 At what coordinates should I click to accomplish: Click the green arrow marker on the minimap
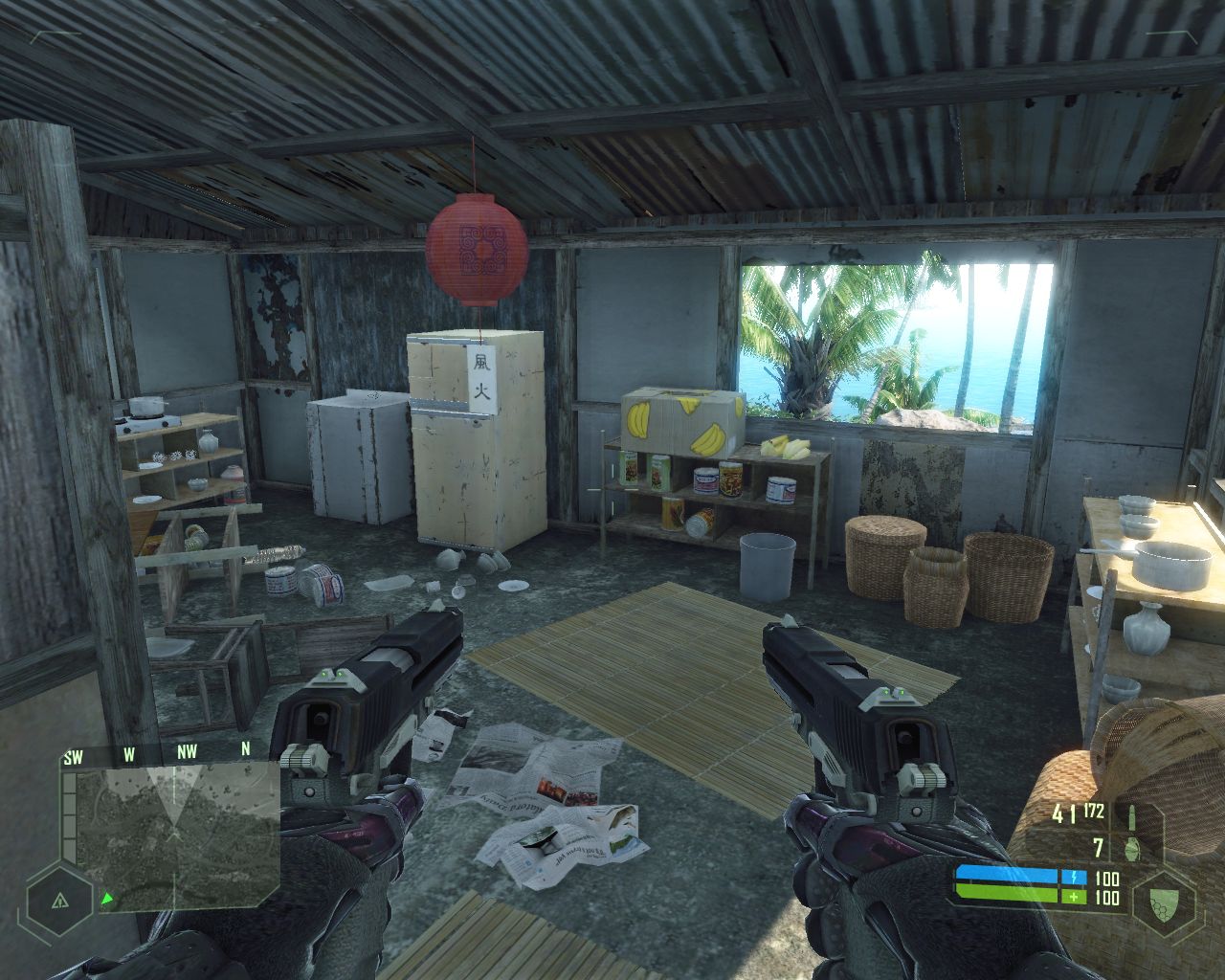tap(108, 899)
